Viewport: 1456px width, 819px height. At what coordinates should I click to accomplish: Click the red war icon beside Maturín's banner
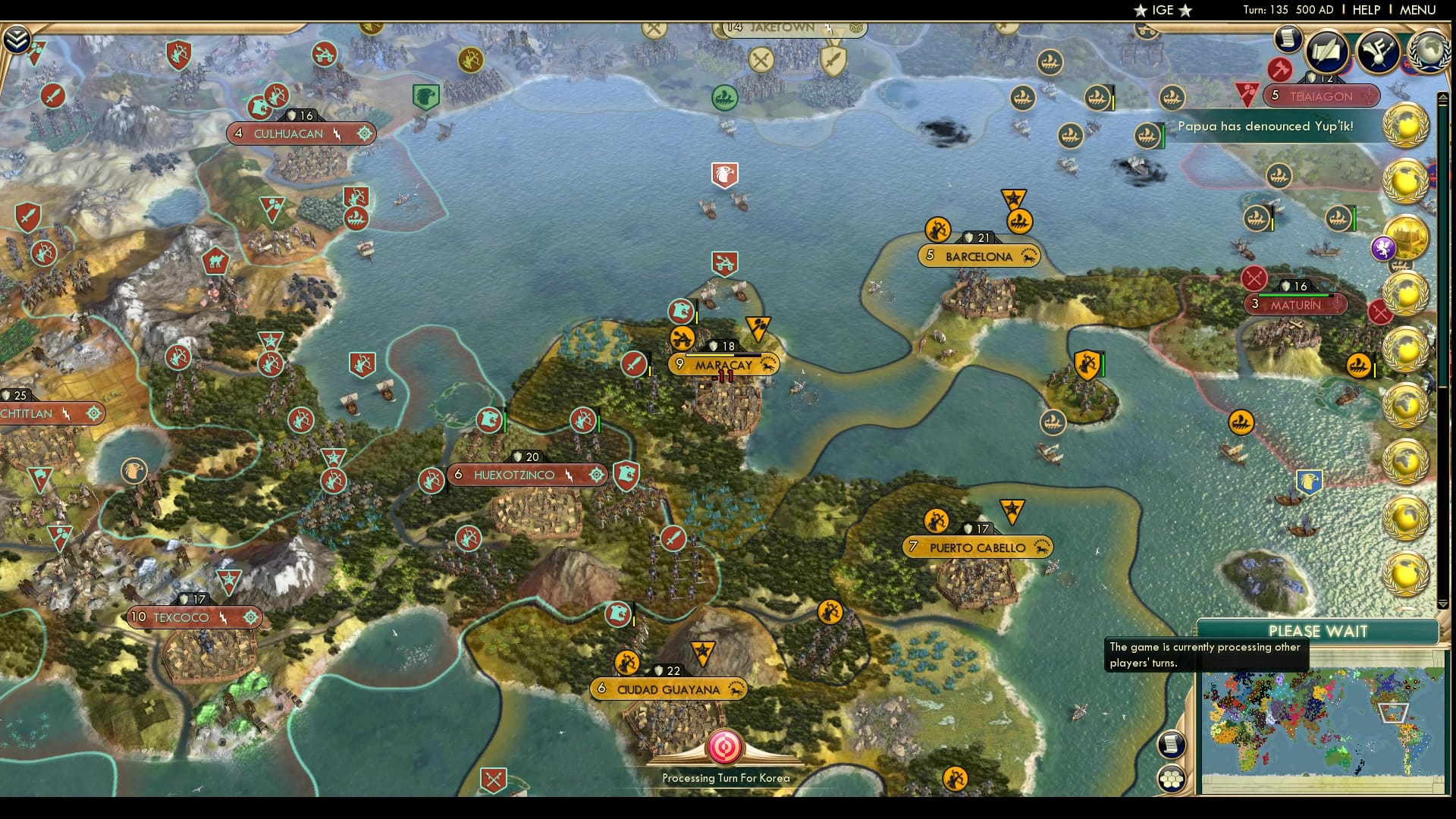coord(1254,279)
